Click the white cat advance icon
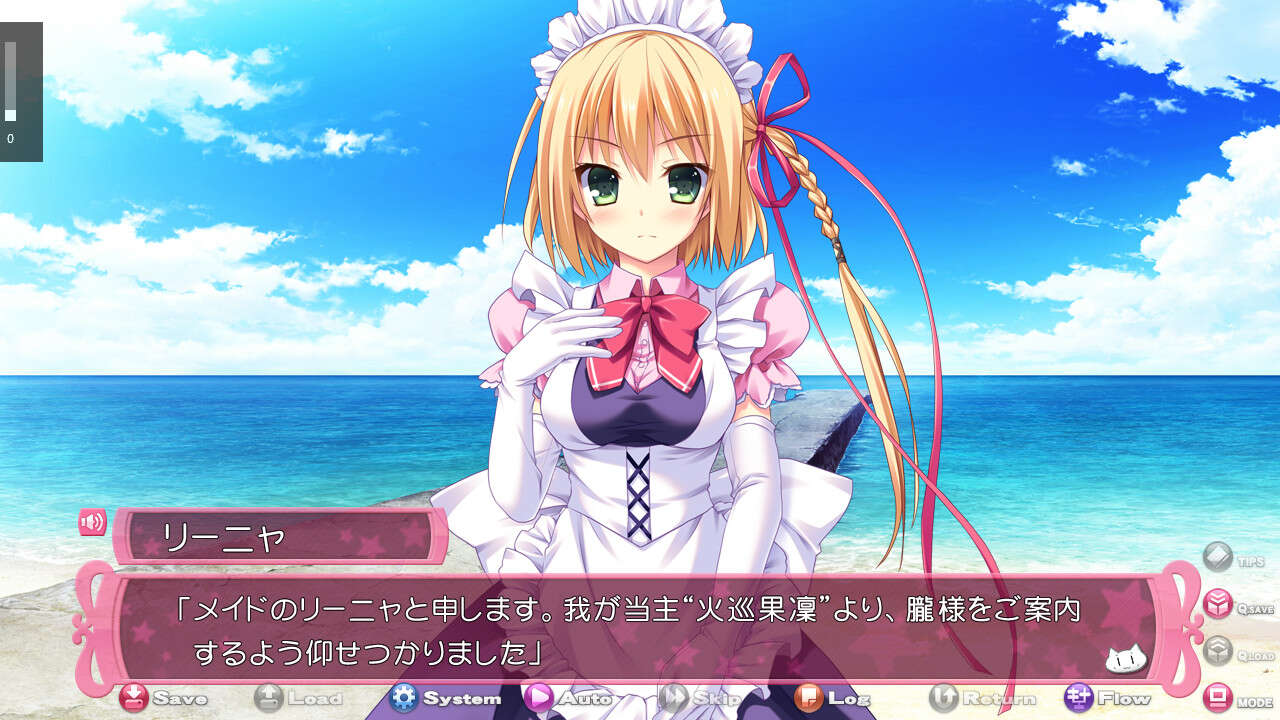The height and width of the screenshot is (720, 1280). pyautogui.click(x=1124, y=659)
